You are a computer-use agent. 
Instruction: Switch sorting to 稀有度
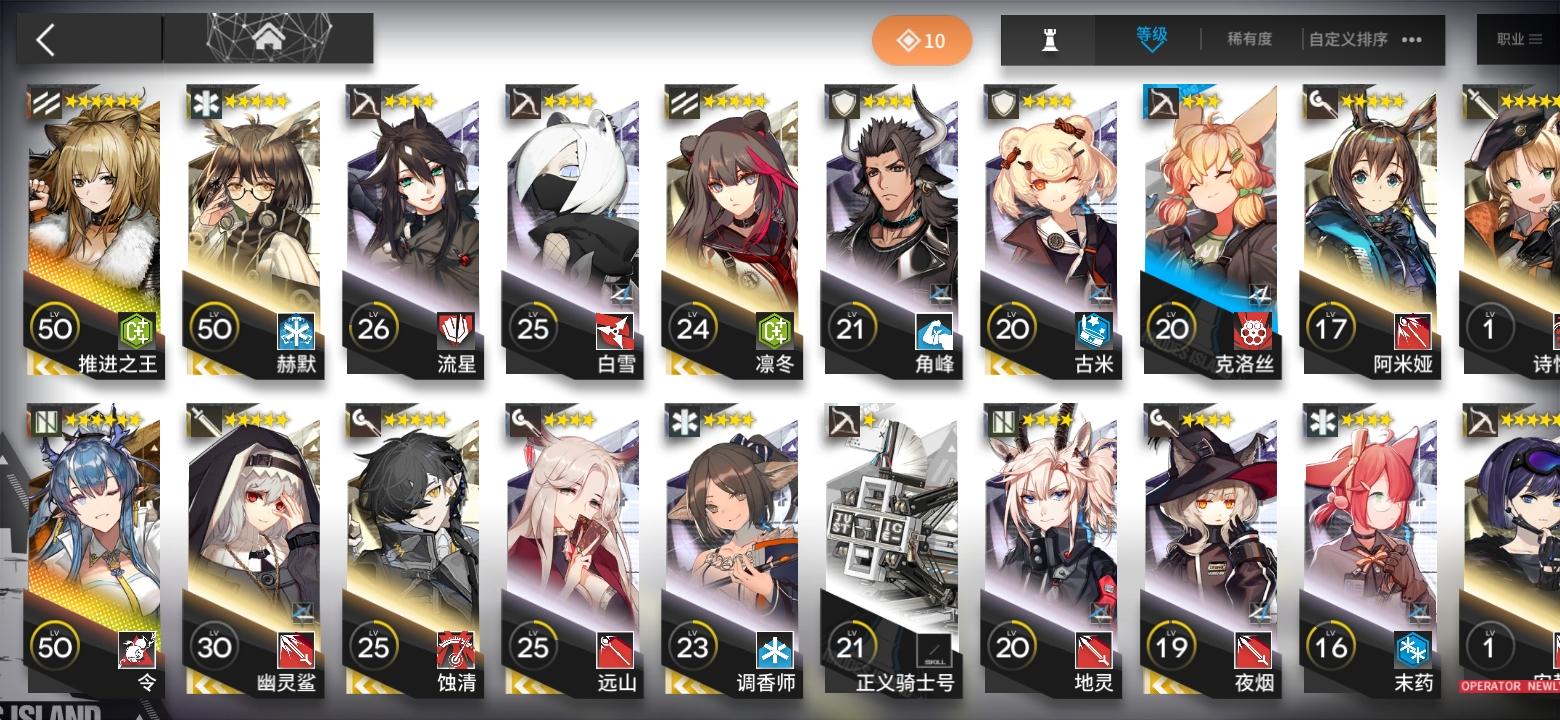pos(1248,40)
